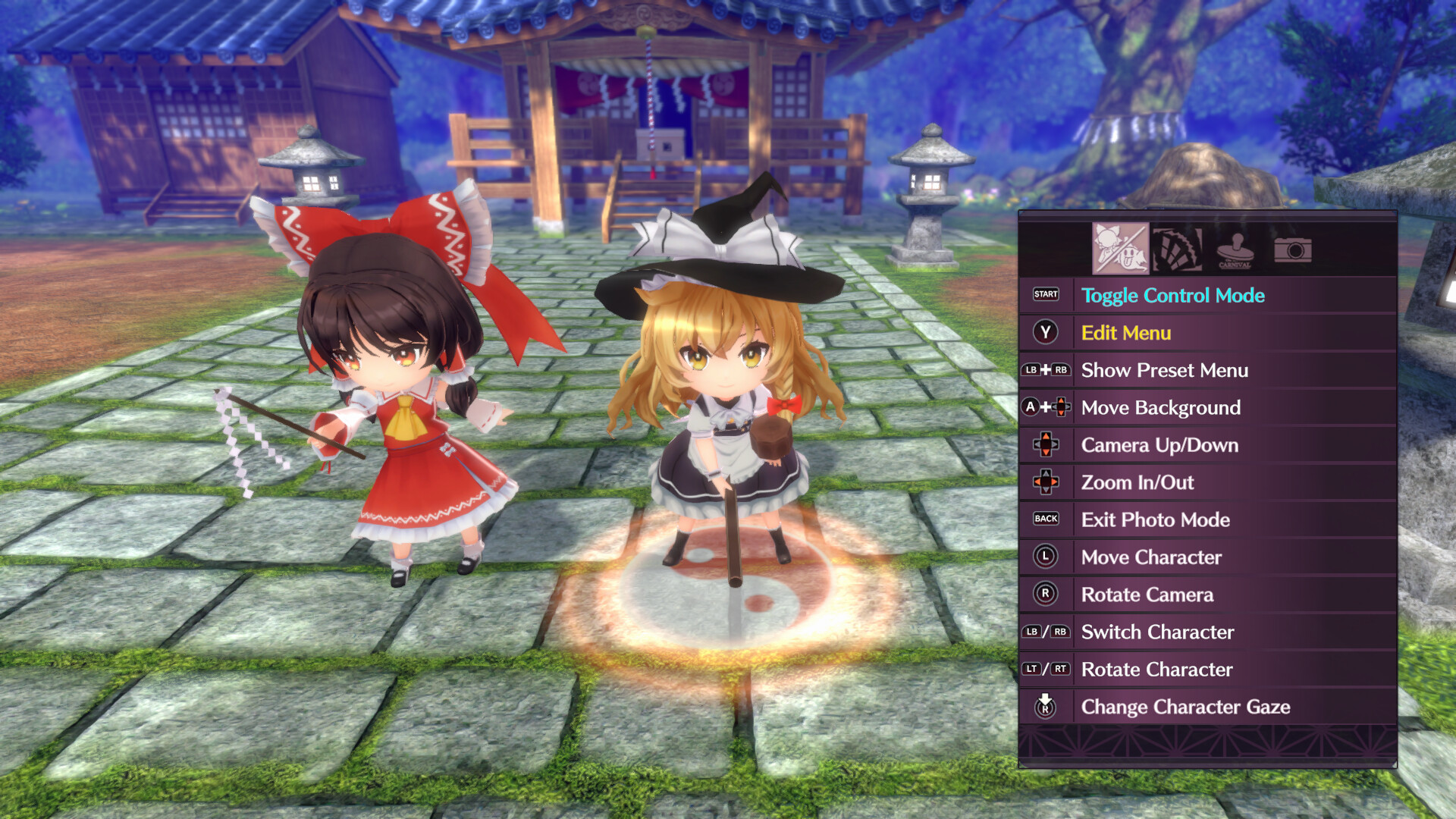Click the START button icon beside Toggle Control Mode
The width and height of the screenshot is (1456, 819).
click(1046, 296)
